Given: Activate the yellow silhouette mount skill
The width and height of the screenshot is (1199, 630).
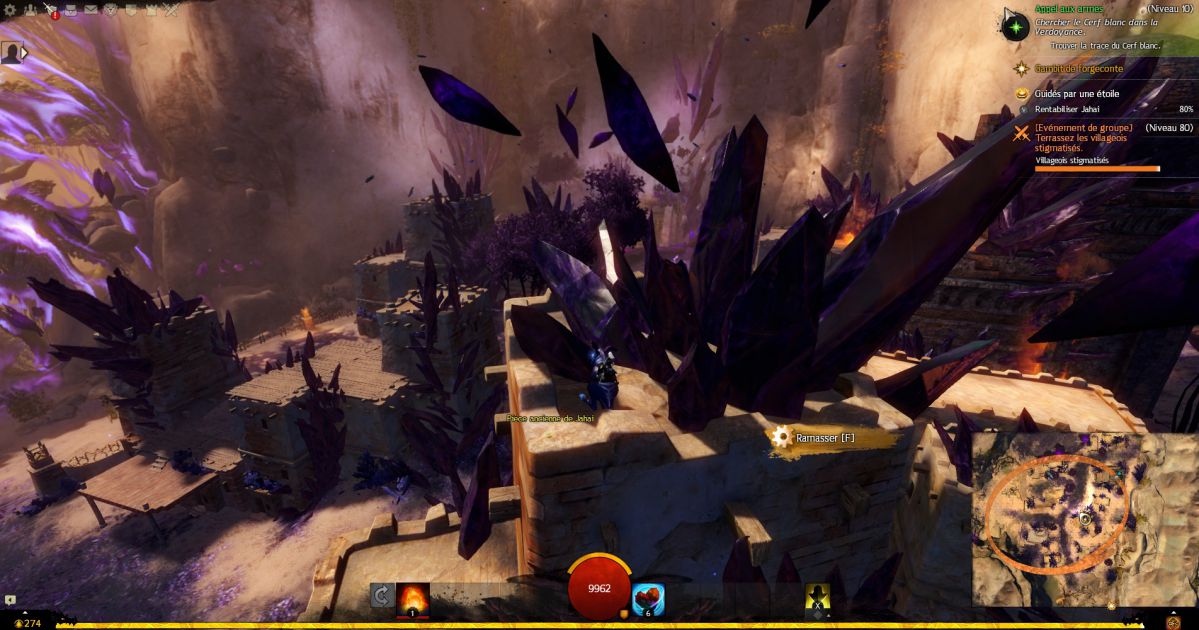Looking at the screenshot, I should coord(817,597).
